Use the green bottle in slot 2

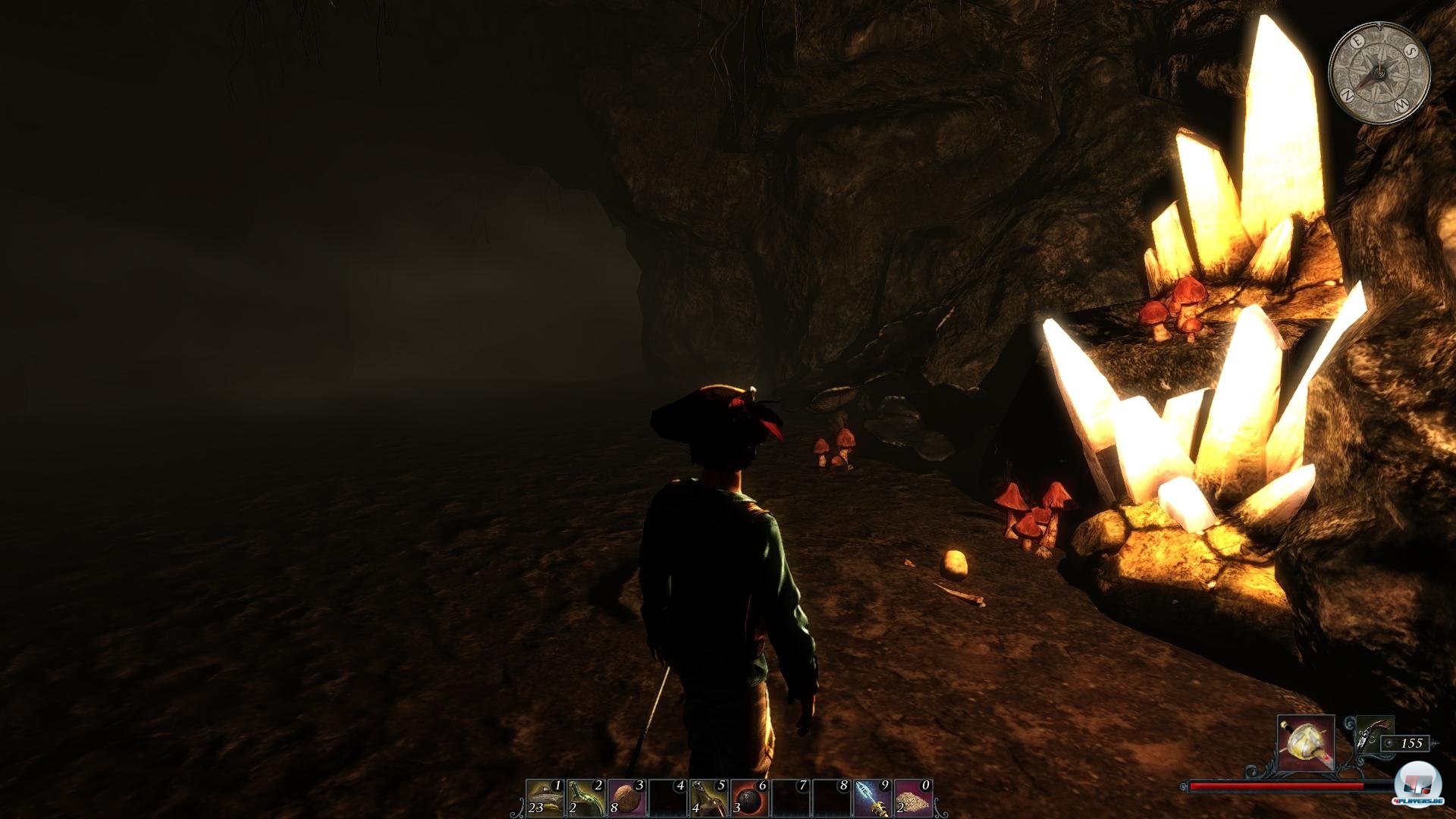pos(586,798)
